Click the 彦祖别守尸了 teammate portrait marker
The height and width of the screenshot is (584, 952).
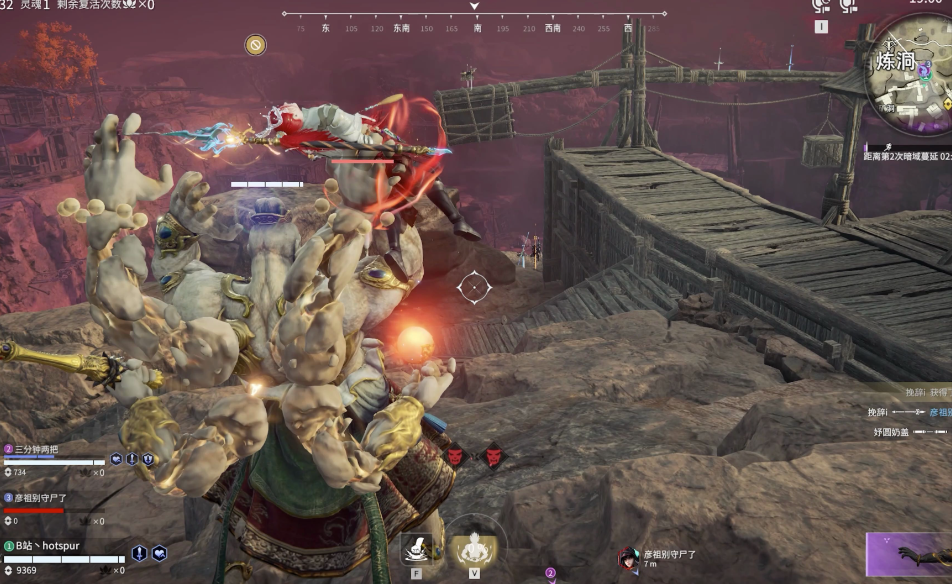[x=629, y=558]
